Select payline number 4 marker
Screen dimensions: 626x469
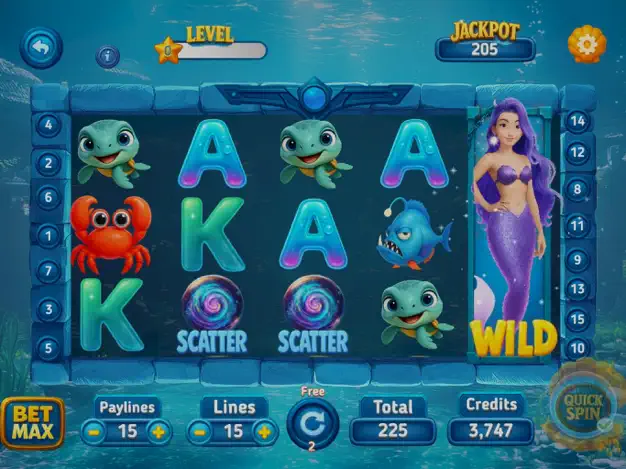coord(48,126)
